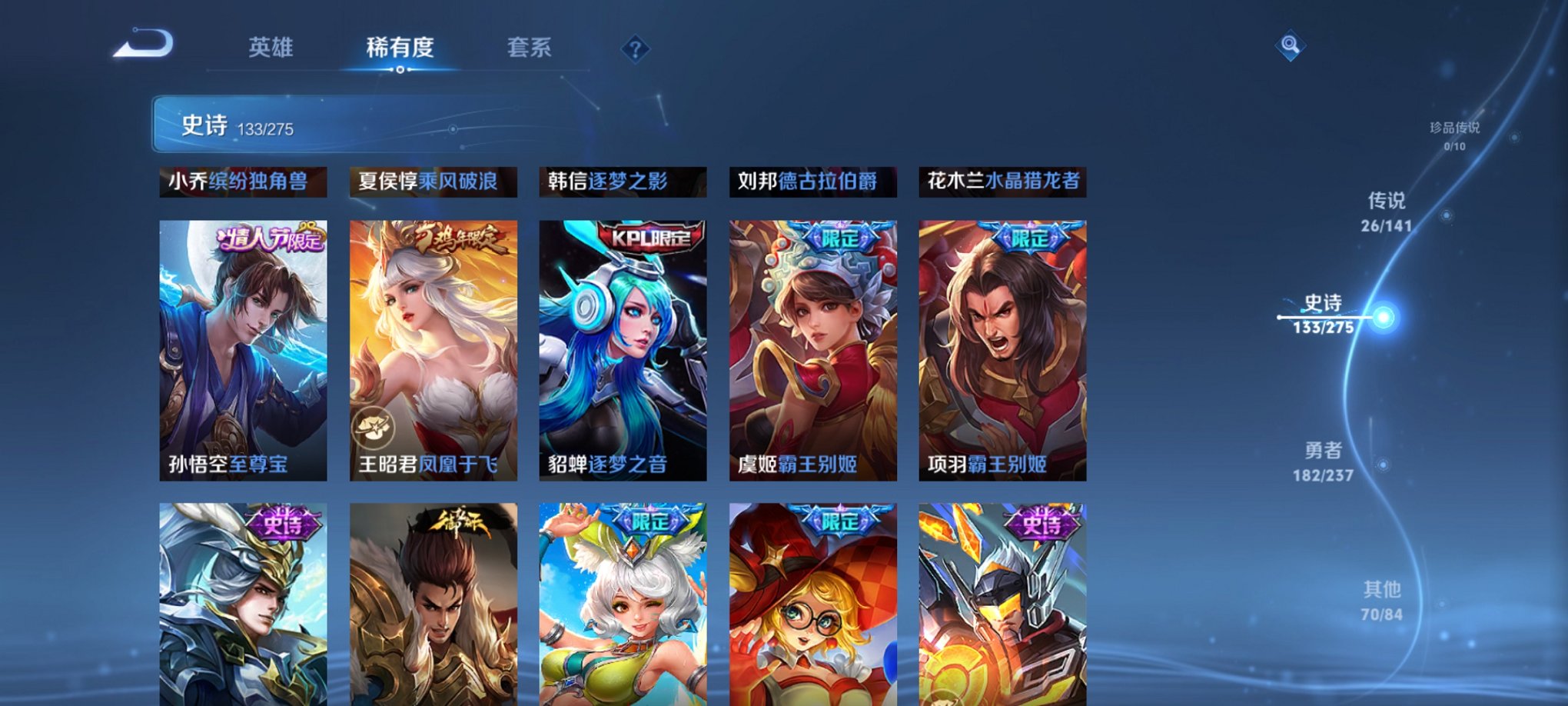Open the search with the magnifier icon
Viewport: 1568px width, 706px height.
tap(1291, 46)
